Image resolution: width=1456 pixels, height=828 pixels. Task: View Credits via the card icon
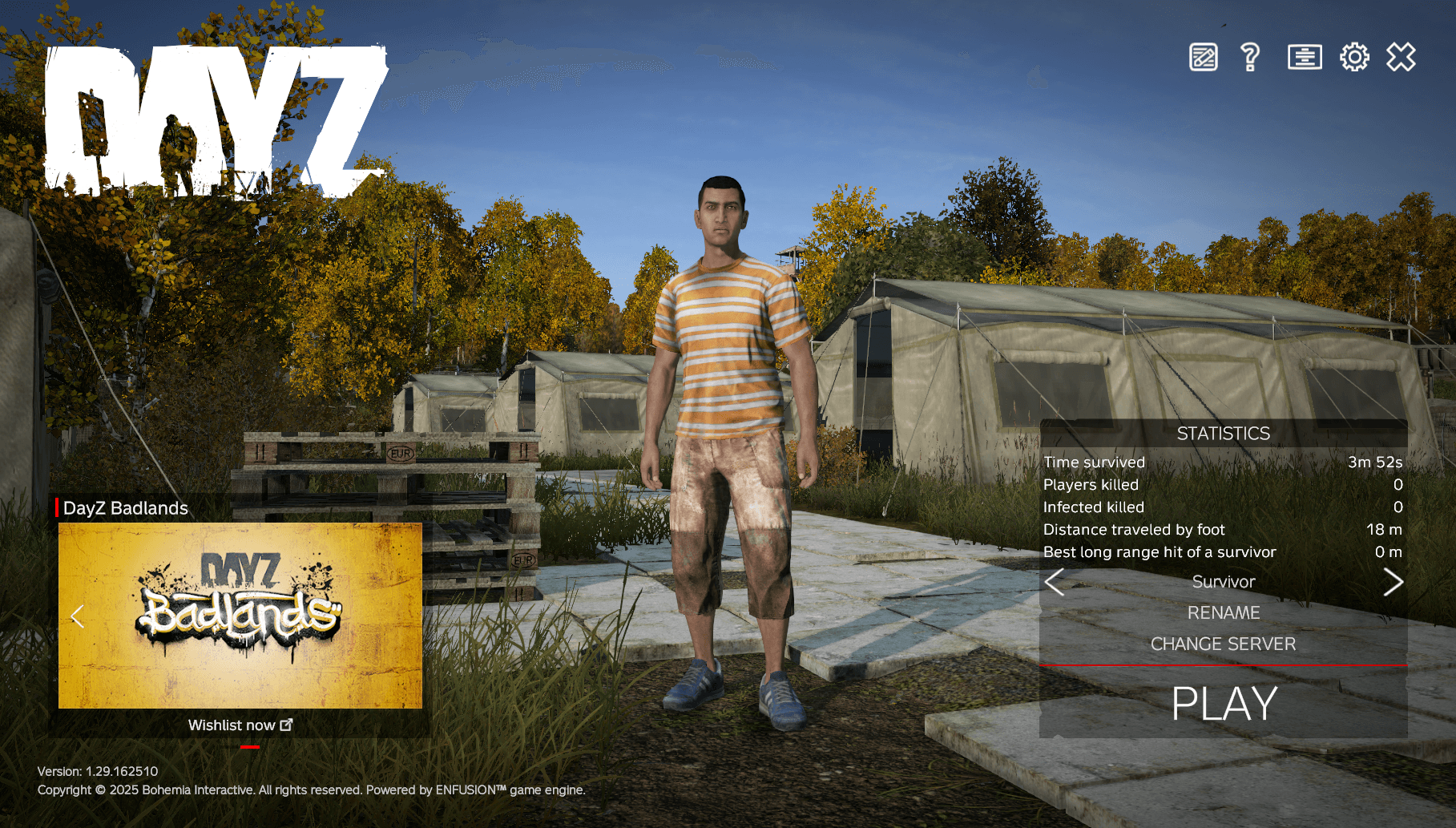1303,57
